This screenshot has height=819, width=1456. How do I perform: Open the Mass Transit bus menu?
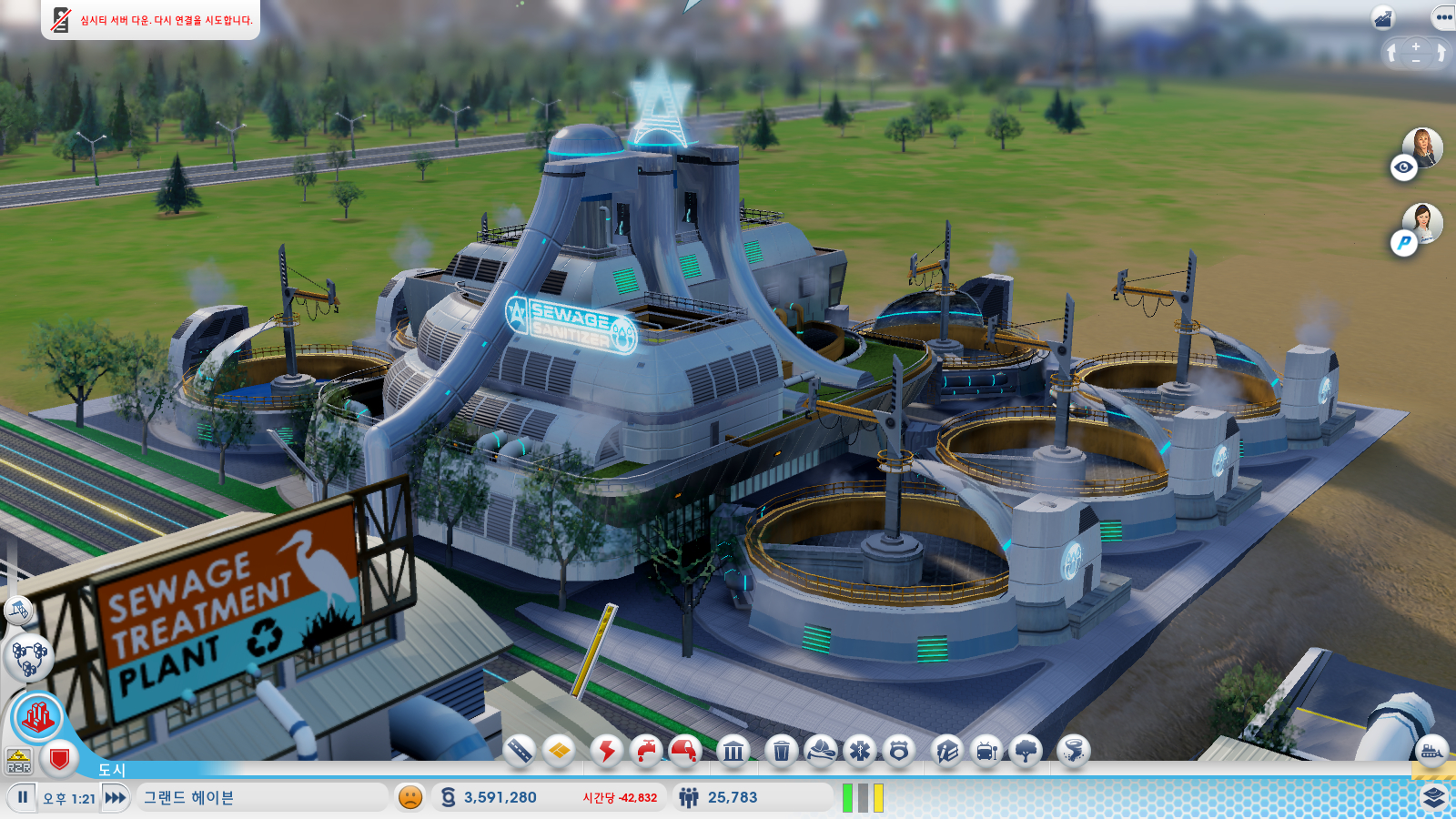coord(987,751)
